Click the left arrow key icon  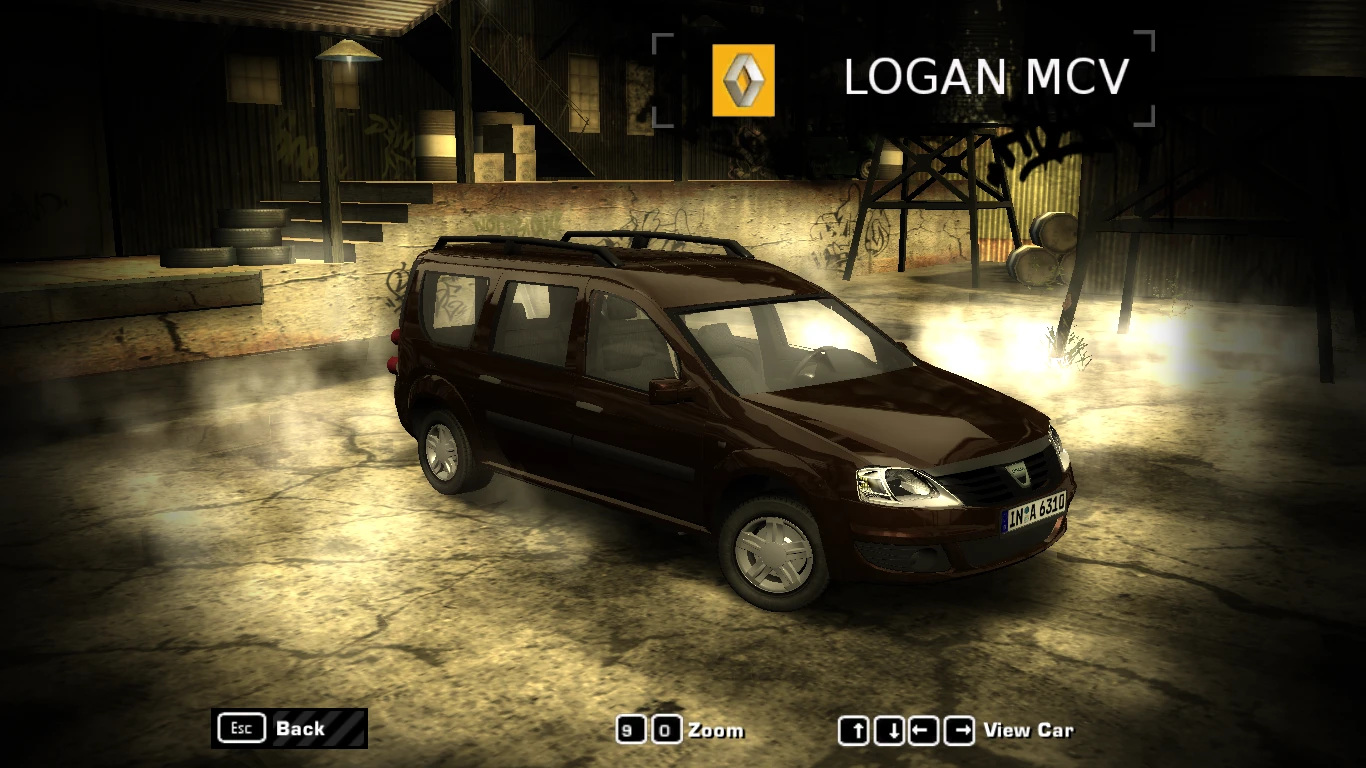click(x=921, y=731)
